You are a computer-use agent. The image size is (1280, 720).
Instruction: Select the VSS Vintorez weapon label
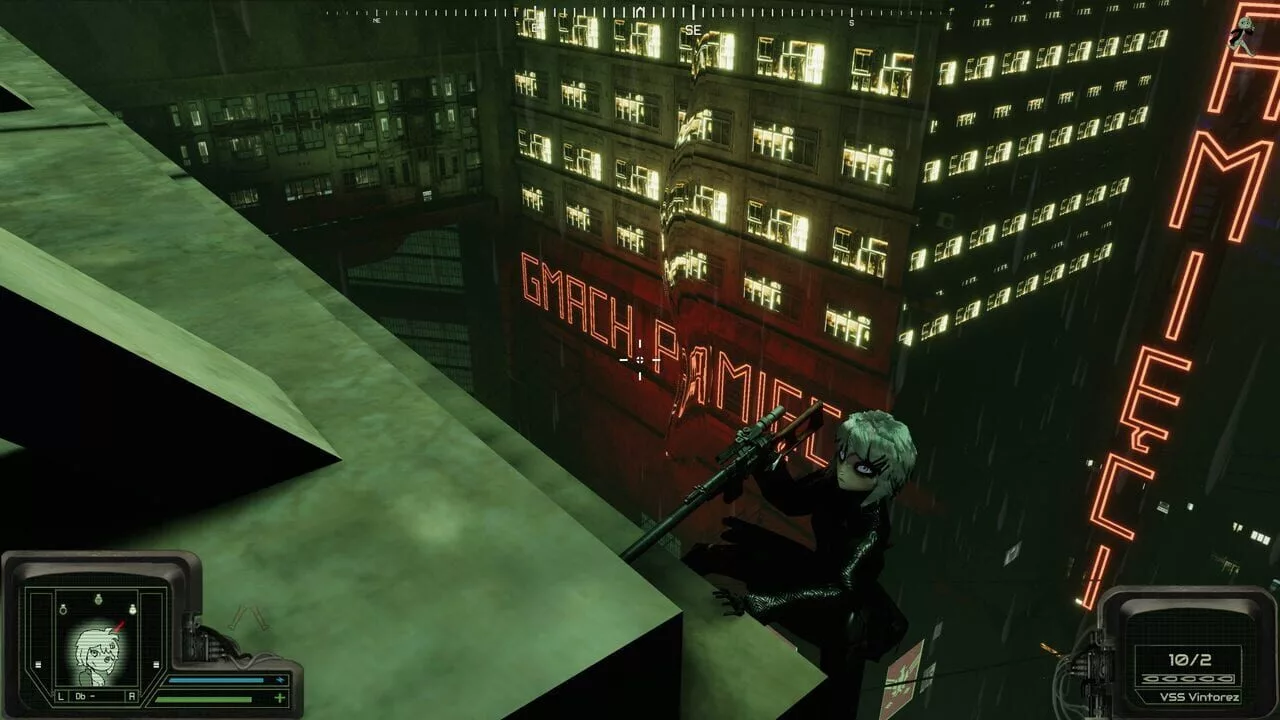click(x=1187, y=696)
